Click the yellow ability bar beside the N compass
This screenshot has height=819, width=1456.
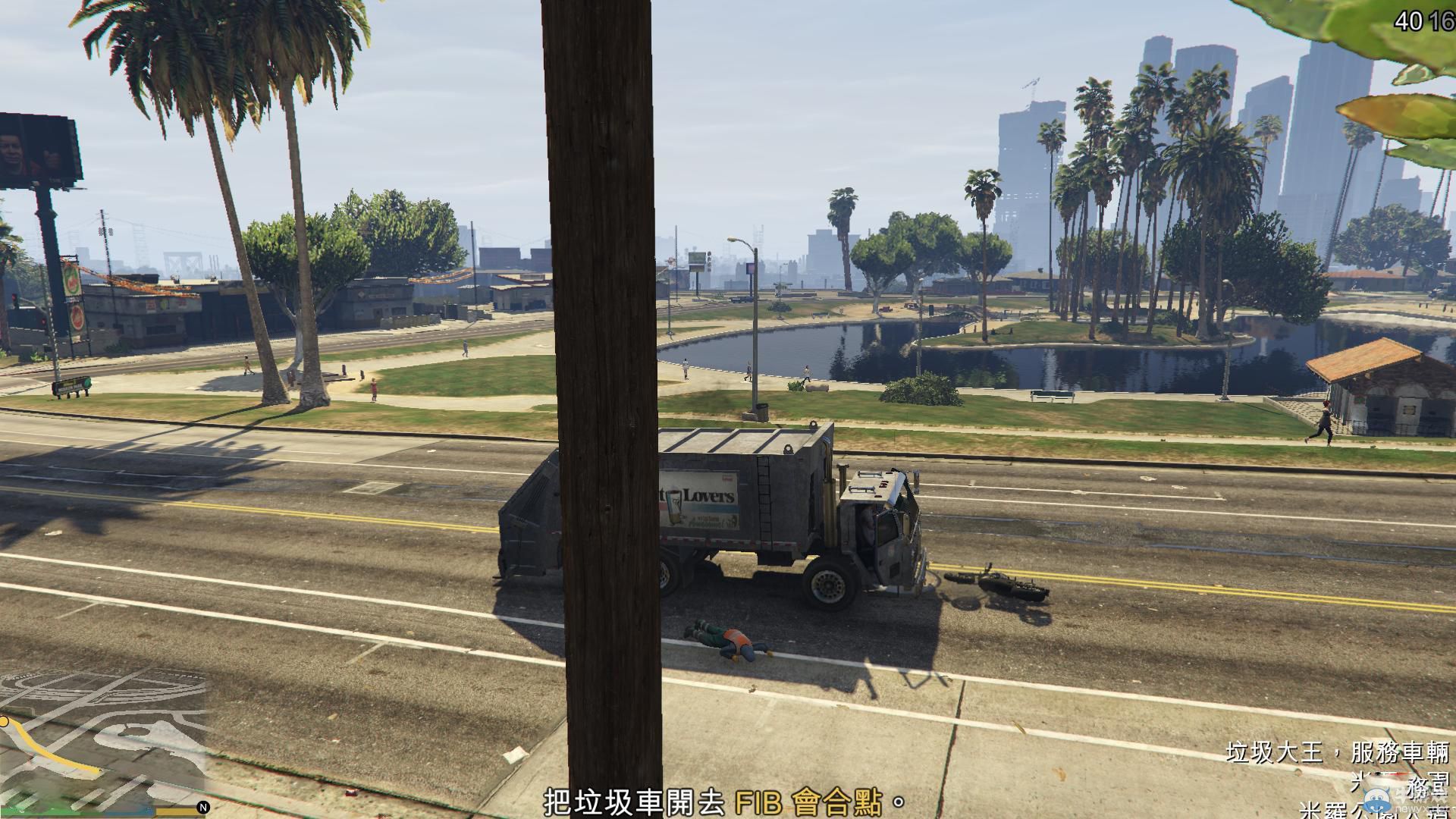pos(177,810)
